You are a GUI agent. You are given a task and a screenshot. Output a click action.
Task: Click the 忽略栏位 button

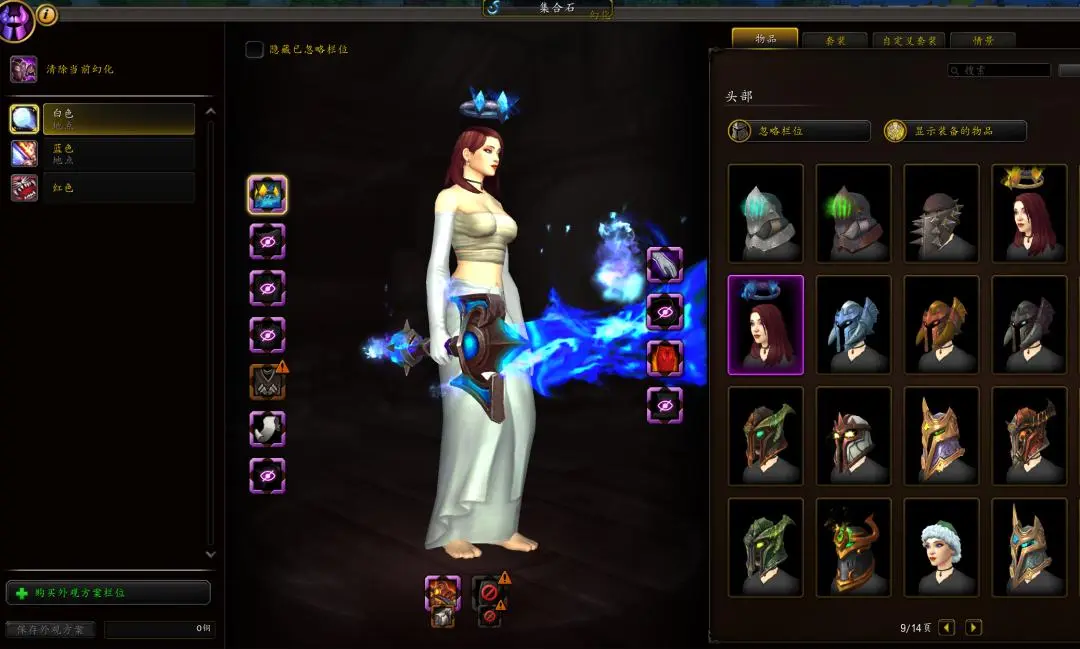pos(799,131)
